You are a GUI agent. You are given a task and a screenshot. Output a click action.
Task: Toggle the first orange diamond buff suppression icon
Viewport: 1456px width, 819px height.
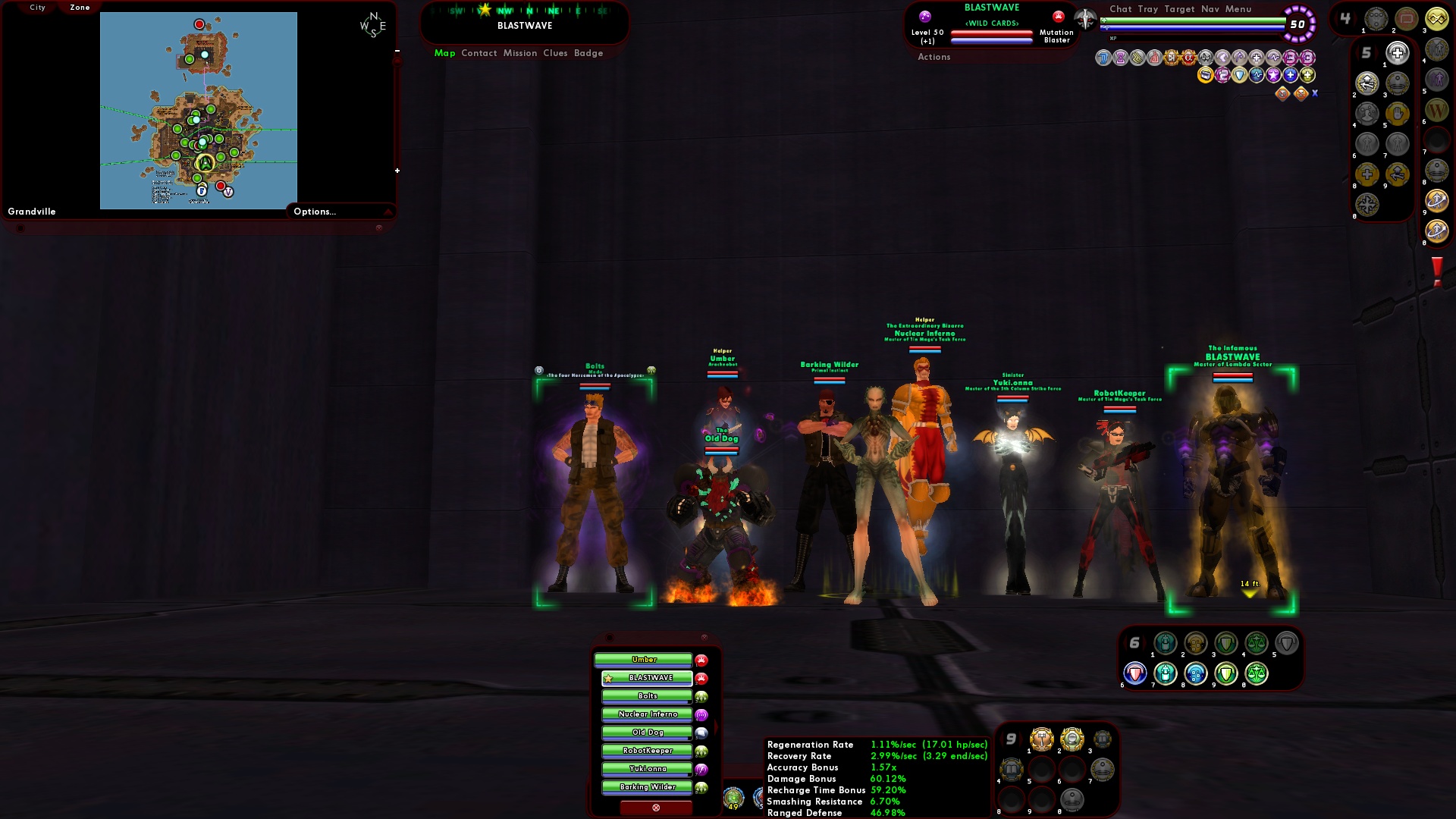coord(1282,94)
